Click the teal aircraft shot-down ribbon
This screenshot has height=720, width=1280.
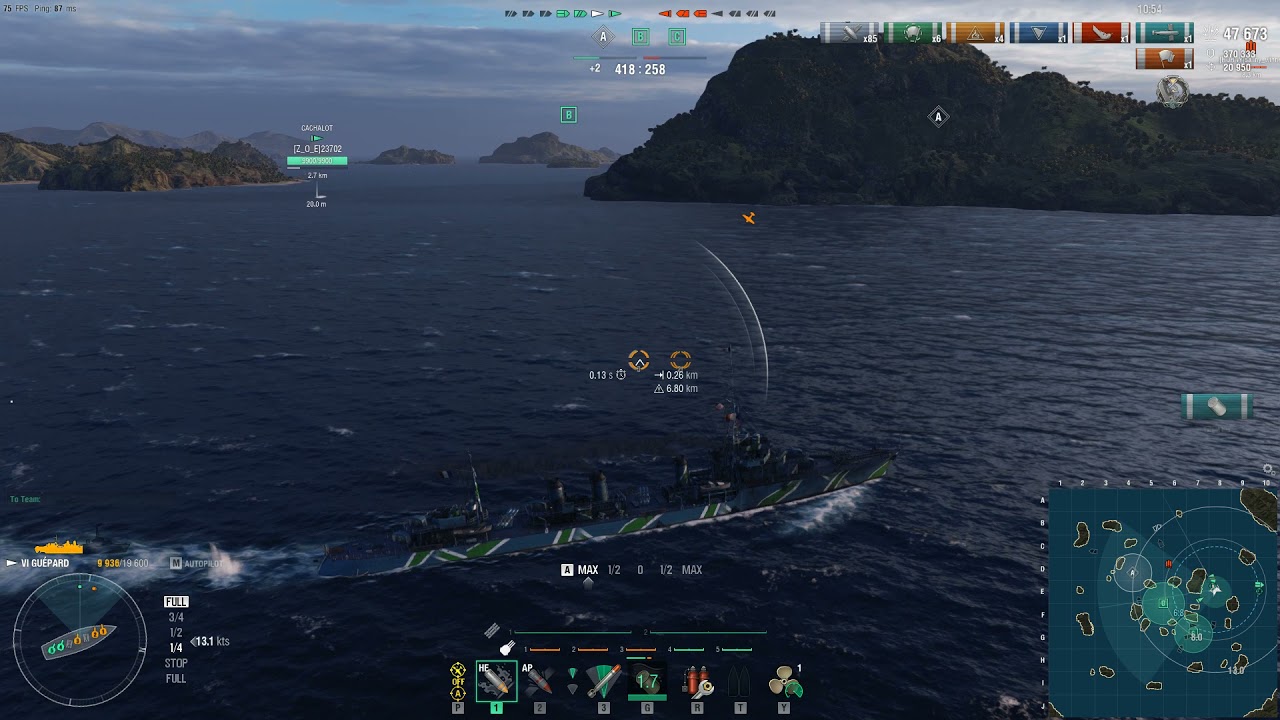point(1164,33)
